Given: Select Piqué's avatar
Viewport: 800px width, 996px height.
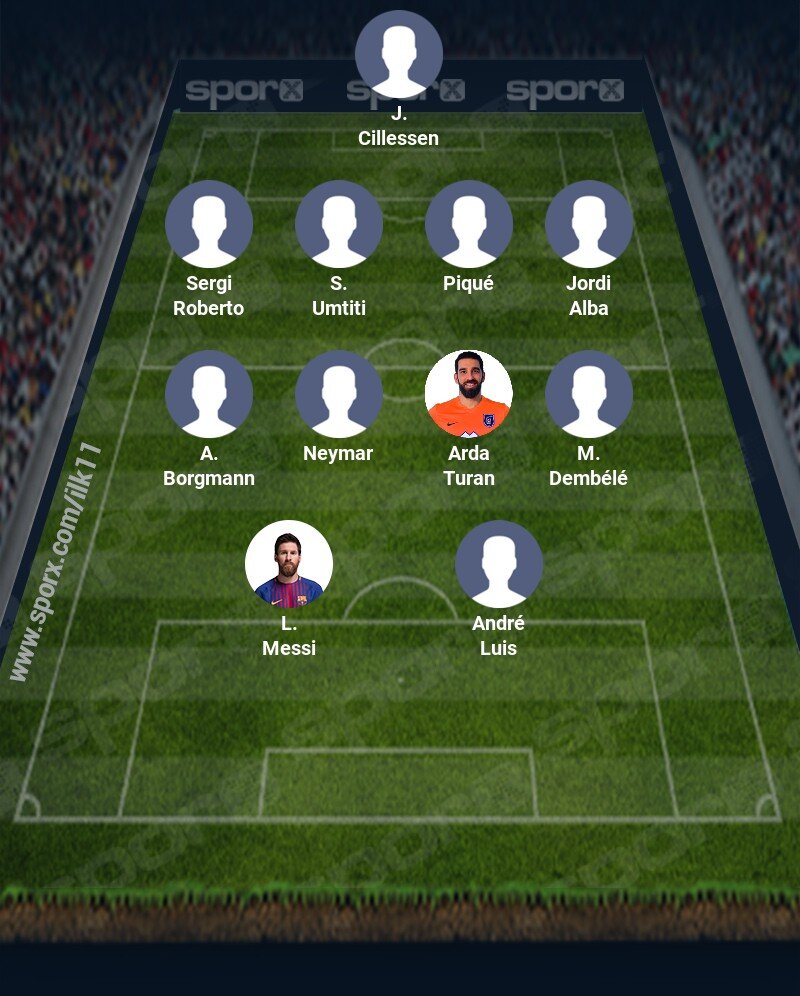Looking at the screenshot, I should [x=469, y=224].
